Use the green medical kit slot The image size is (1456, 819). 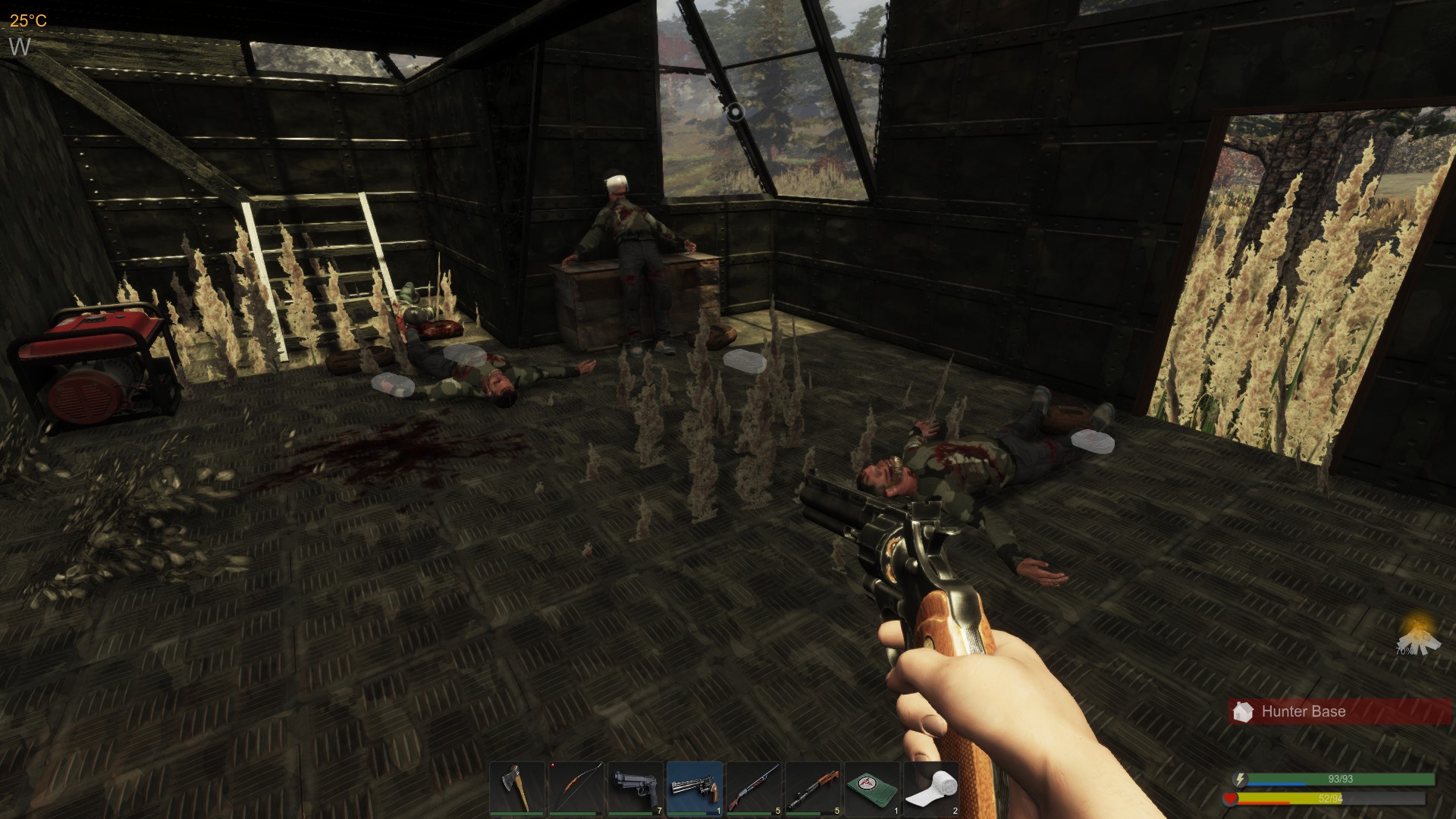coord(872,789)
